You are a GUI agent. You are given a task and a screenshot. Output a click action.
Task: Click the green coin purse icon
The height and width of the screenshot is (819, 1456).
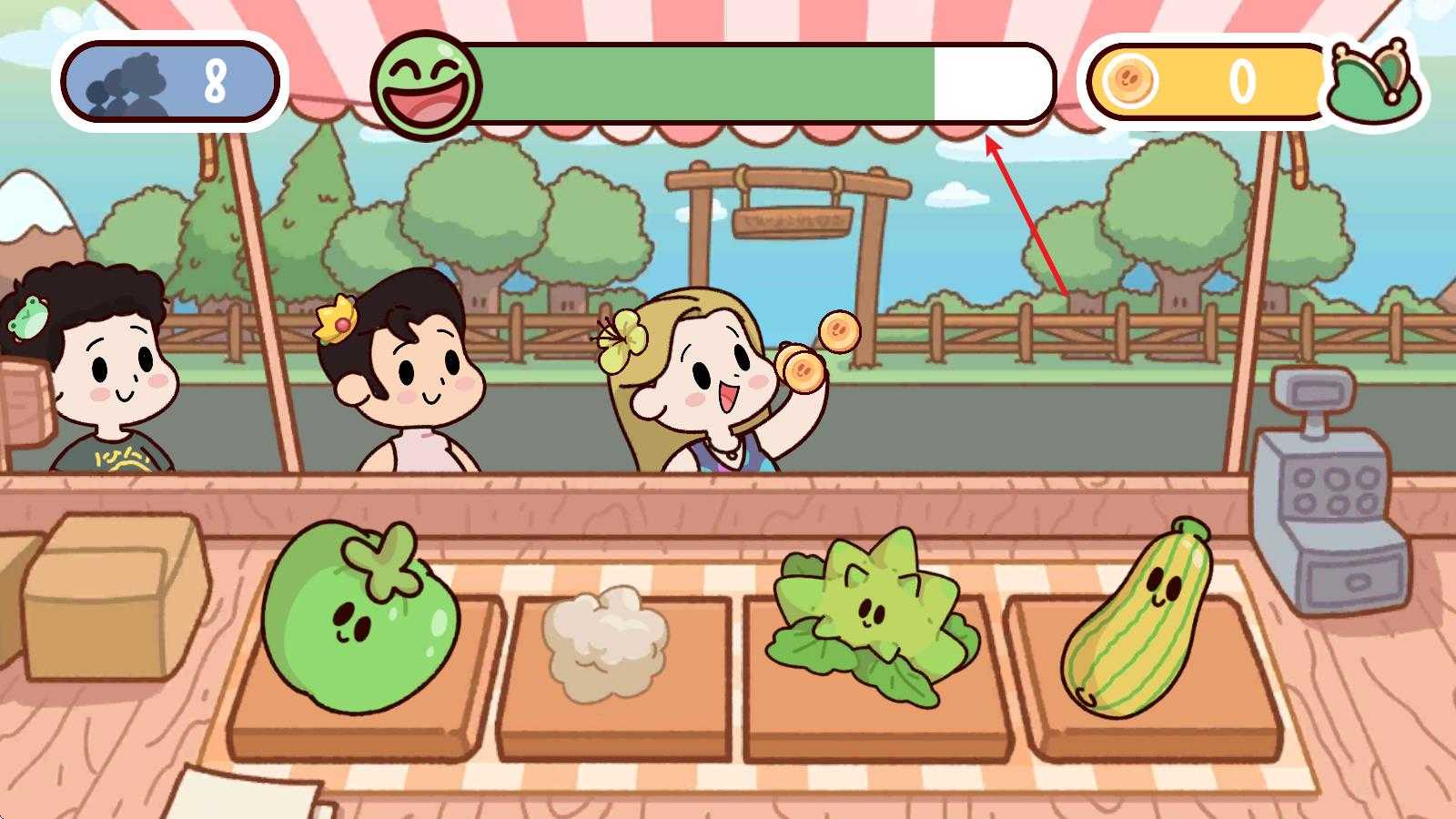click(x=1375, y=82)
